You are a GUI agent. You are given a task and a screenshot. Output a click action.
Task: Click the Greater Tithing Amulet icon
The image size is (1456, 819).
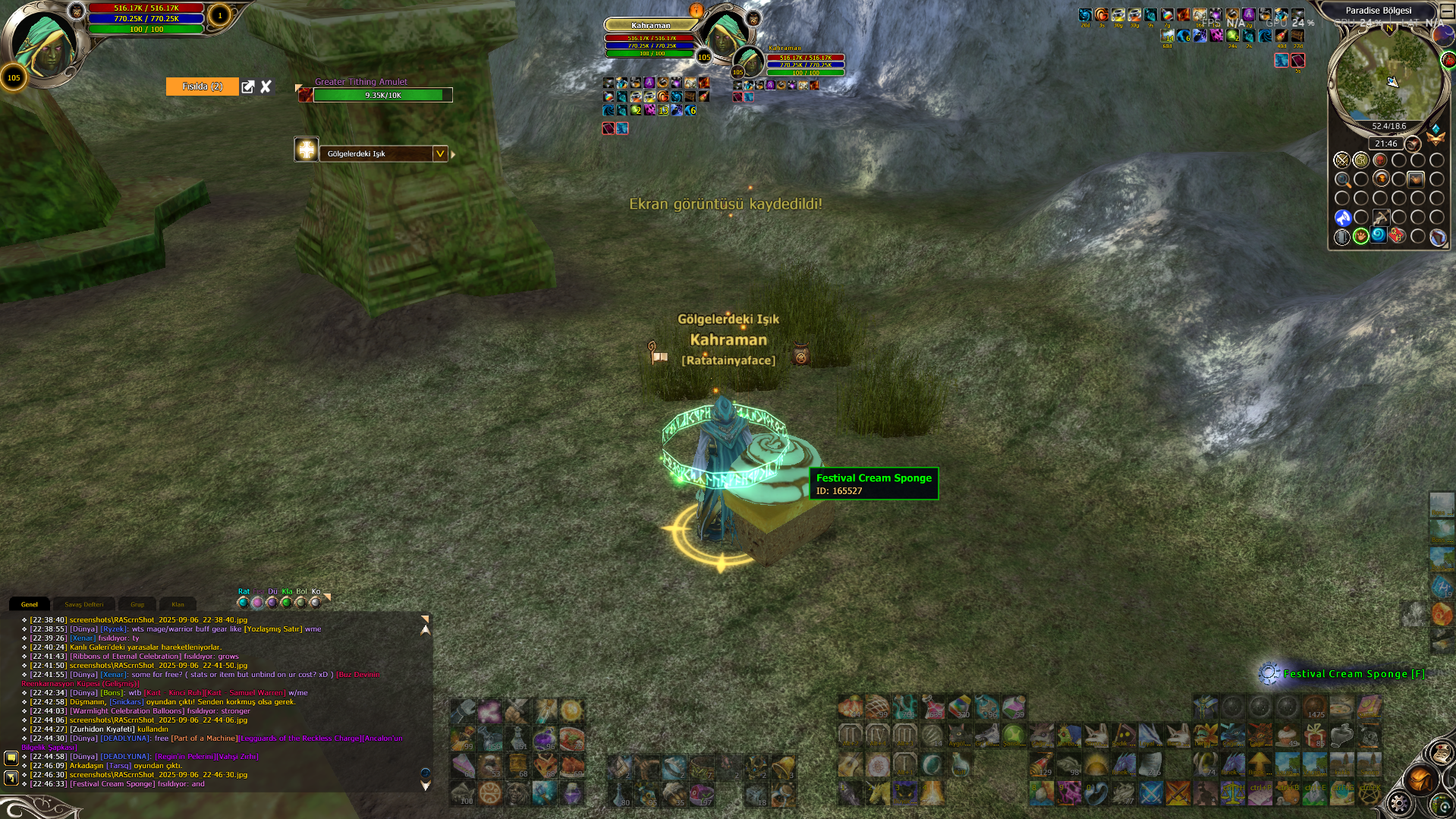tap(305, 95)
